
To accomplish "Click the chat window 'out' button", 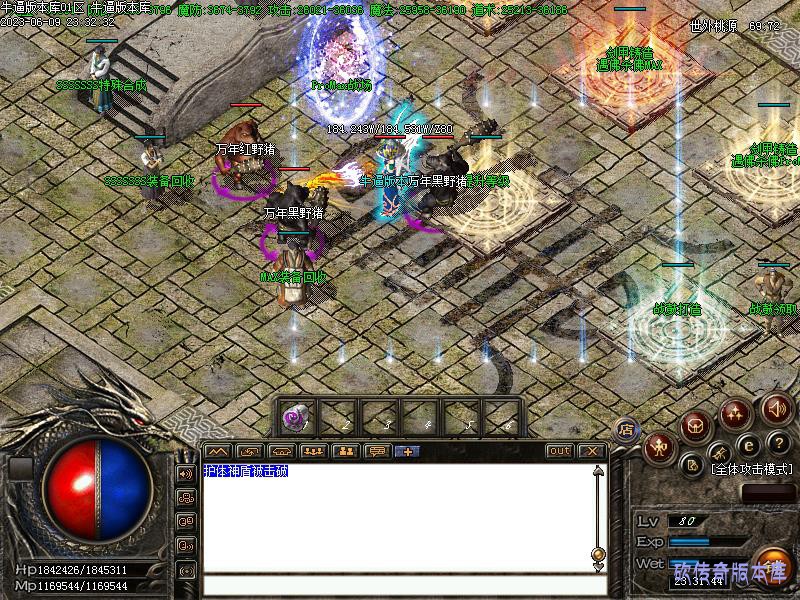I will [x=560, y=451].
